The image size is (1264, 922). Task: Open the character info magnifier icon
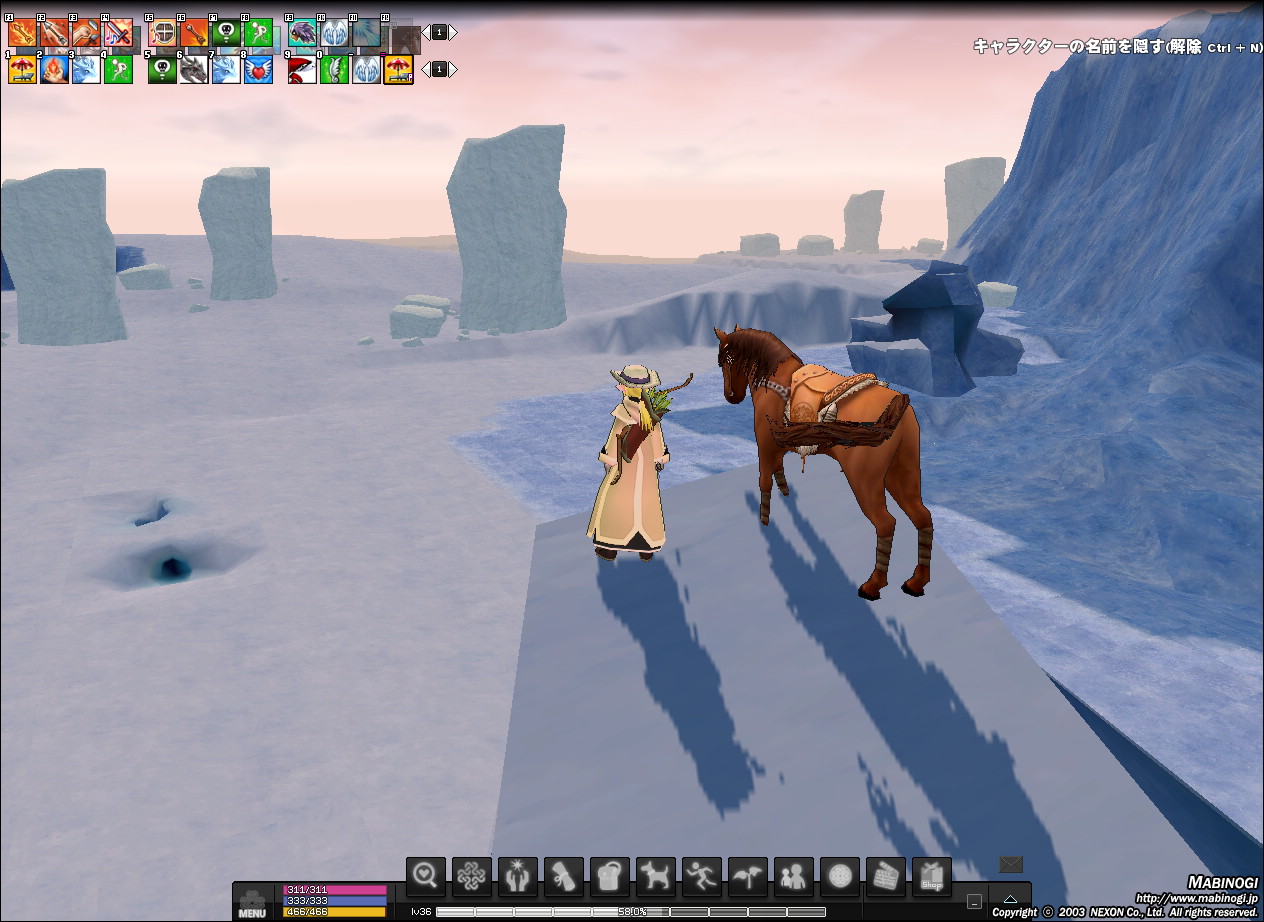426,877
